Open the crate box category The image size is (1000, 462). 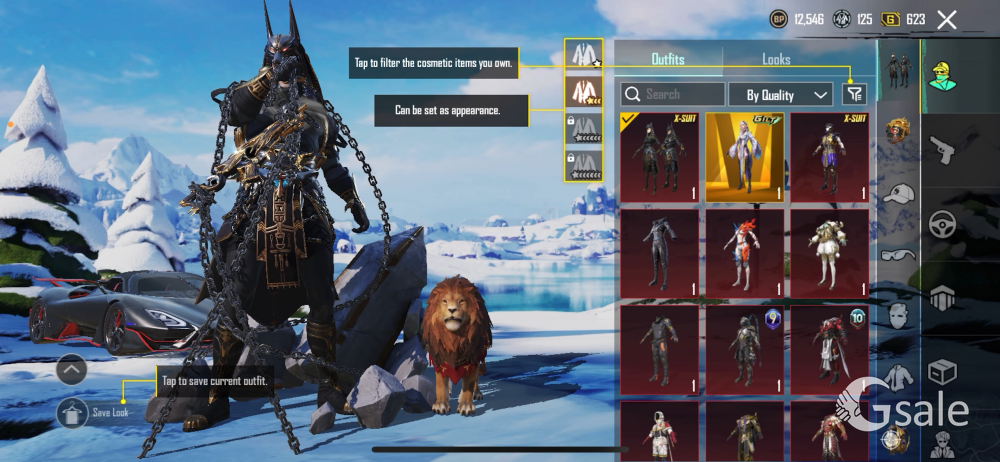click(x=942, y=372)
